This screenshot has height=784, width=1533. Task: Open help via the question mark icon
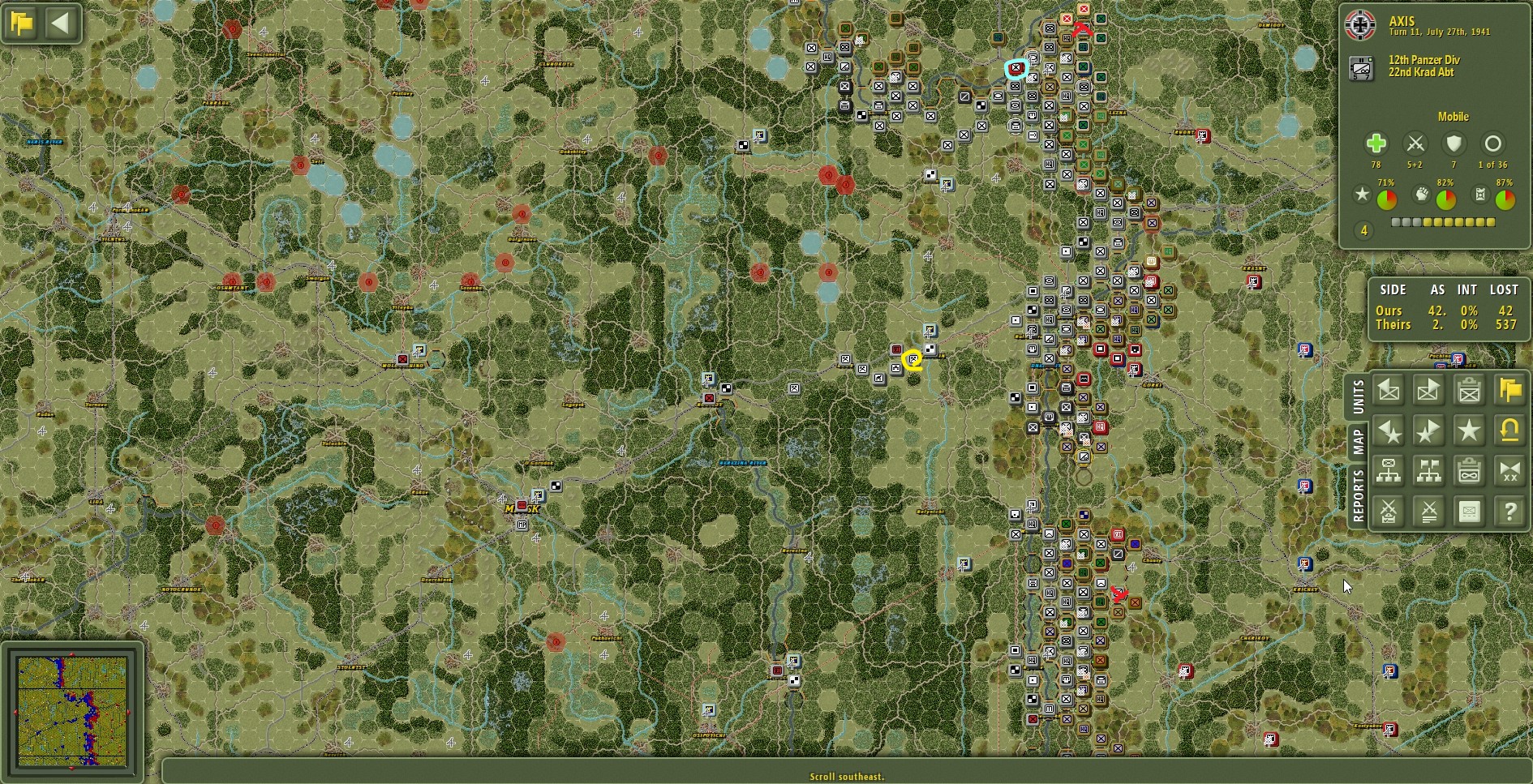(x=1509, y=511)
